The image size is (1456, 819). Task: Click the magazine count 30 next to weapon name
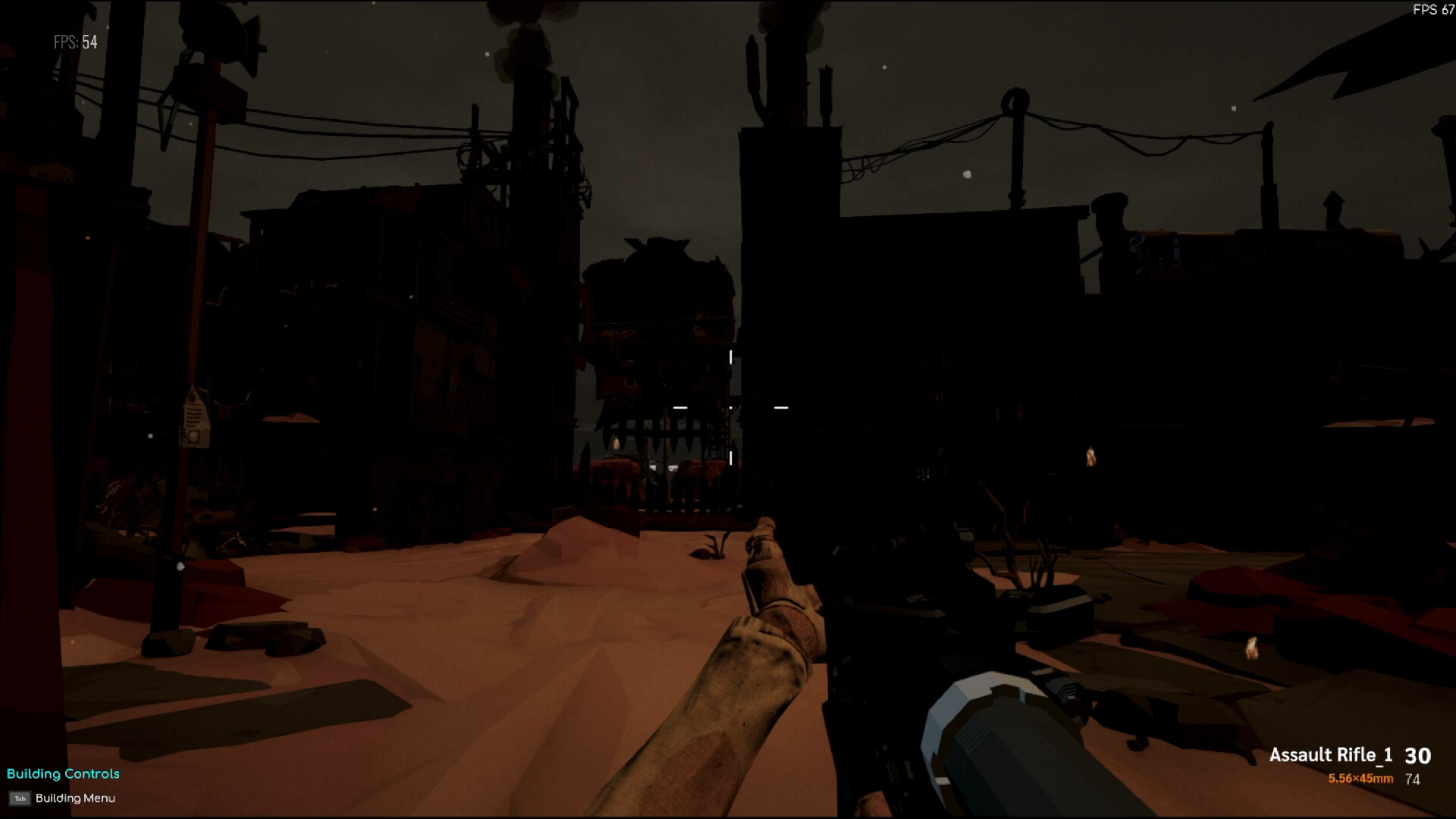pyautogui.click(x=1420, y=755)
